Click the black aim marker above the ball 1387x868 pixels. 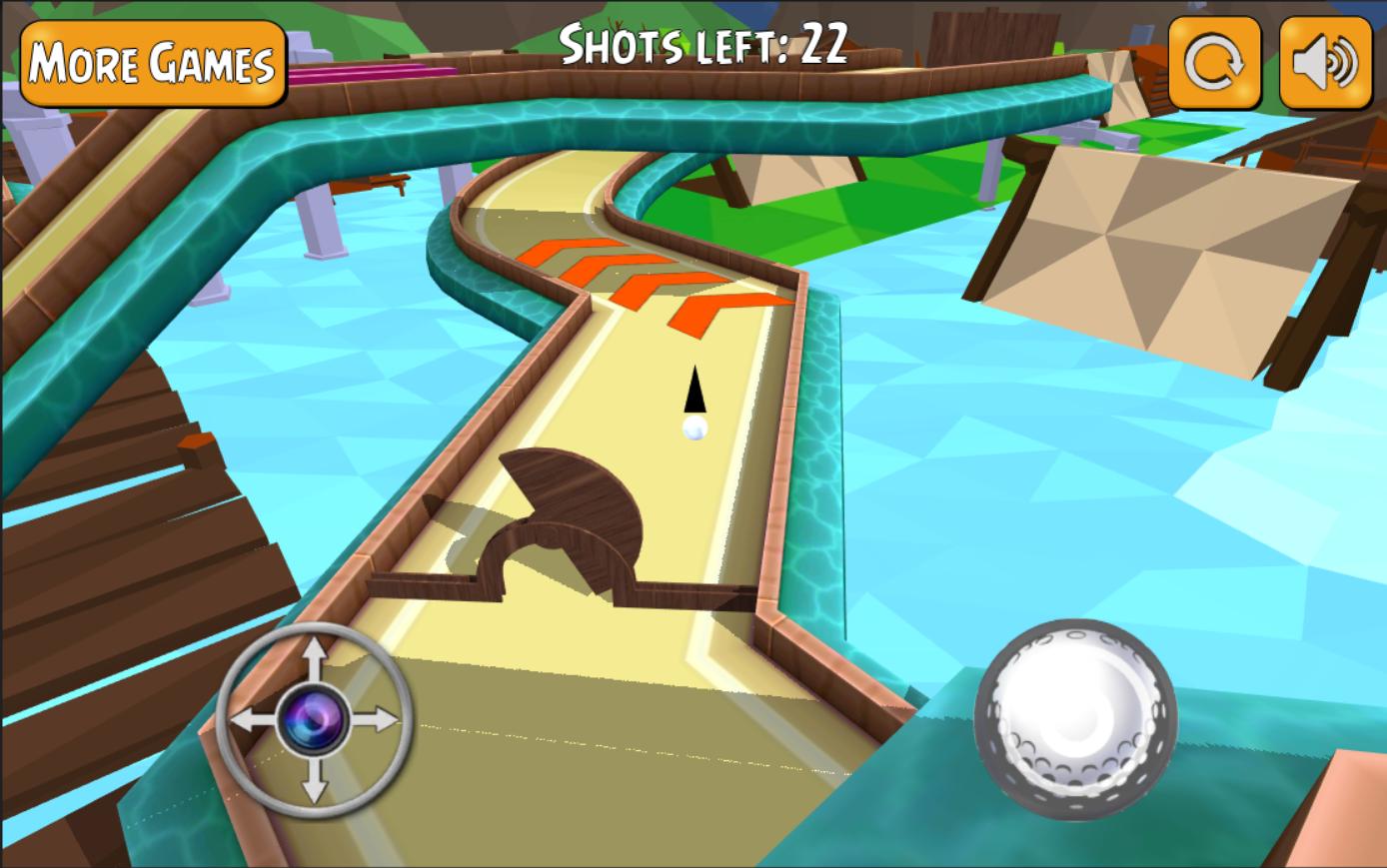693,390
